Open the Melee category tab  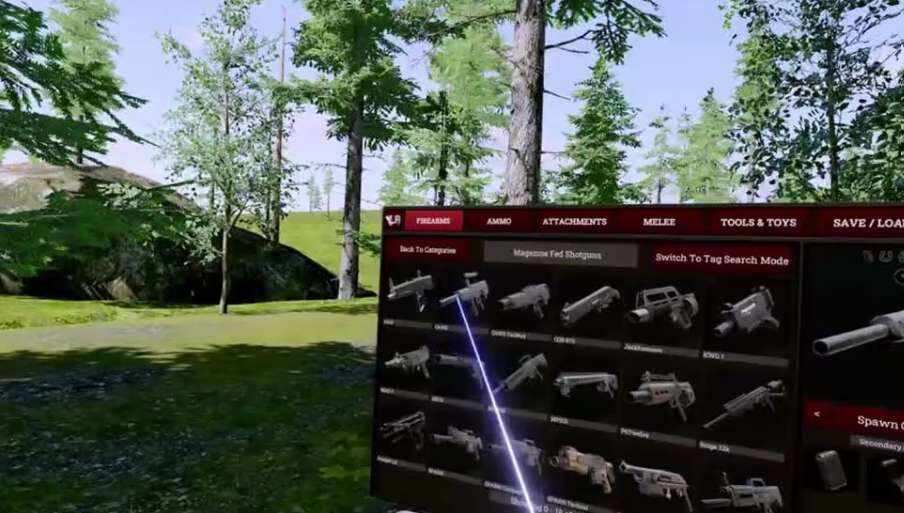(659, 222)
